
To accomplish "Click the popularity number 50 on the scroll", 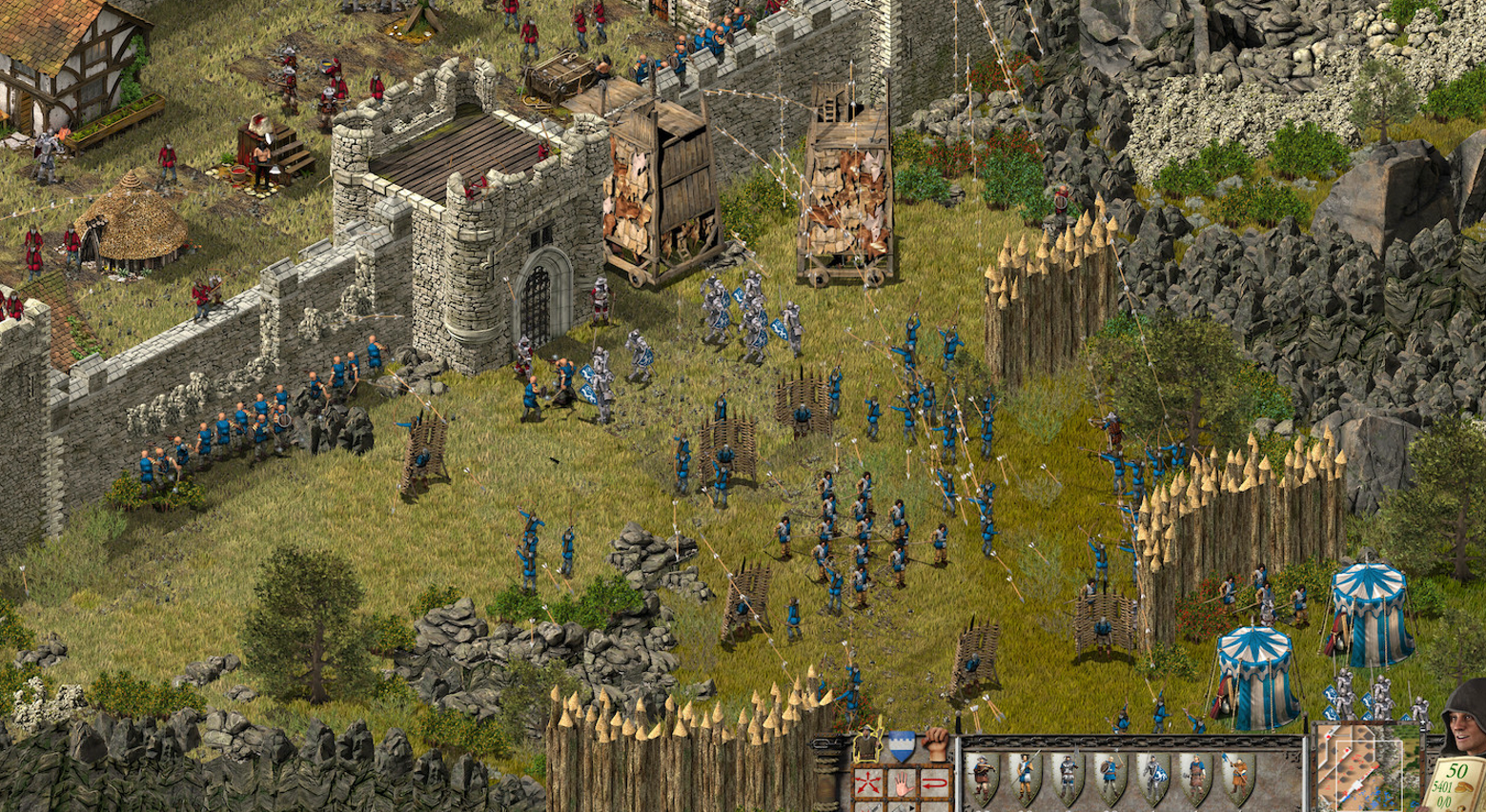I will pos(1457,769).
